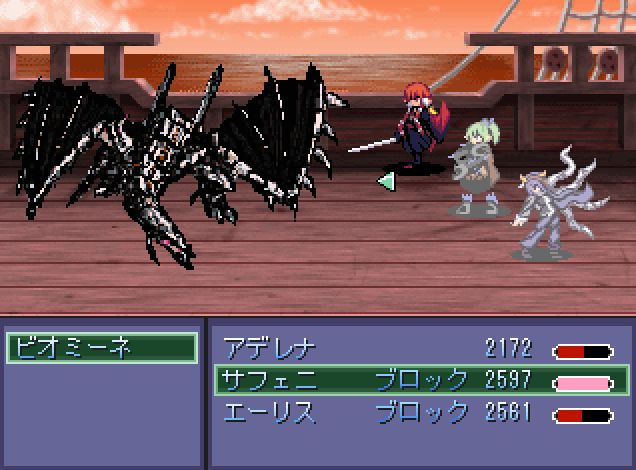This screenshot has width=636, height=470.
Task: Select highlighted サフェニ party row
Action: (418, 380)
